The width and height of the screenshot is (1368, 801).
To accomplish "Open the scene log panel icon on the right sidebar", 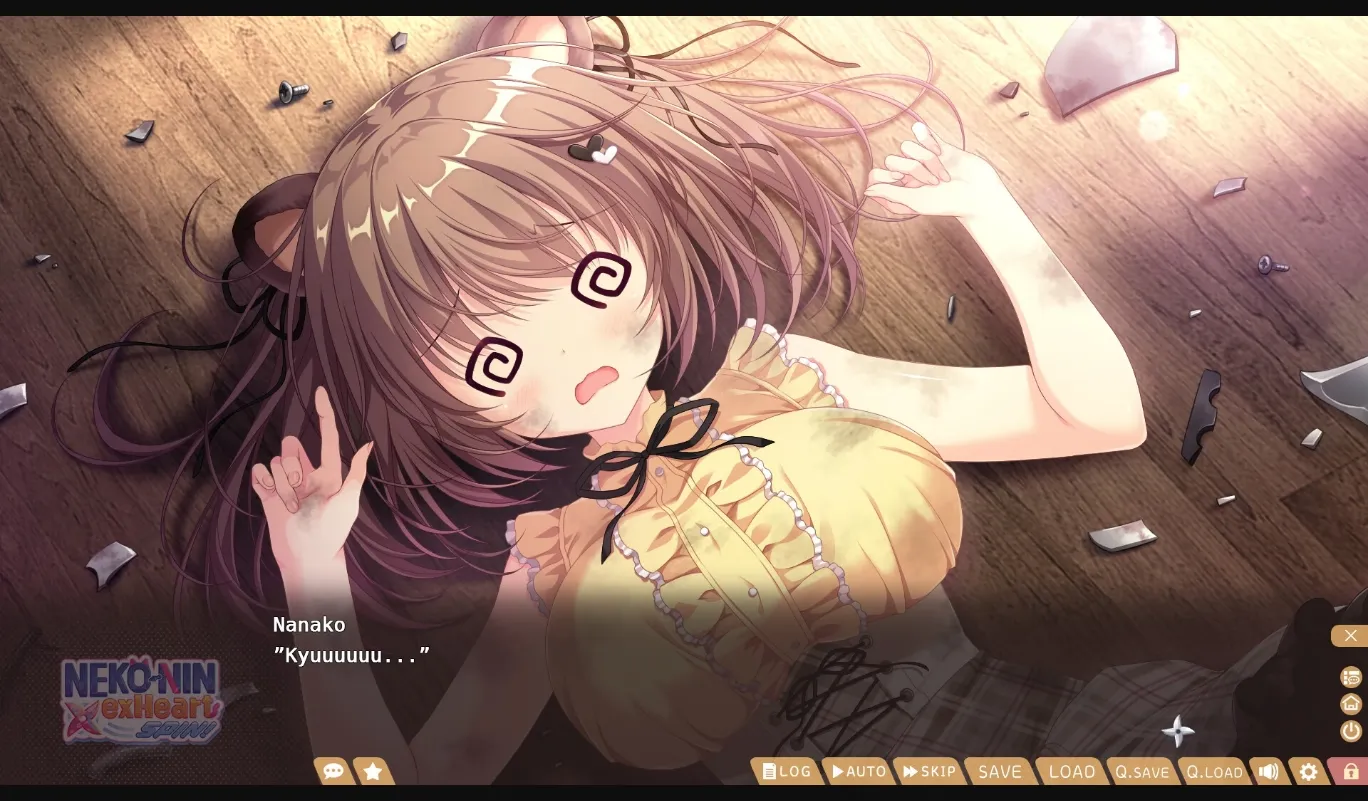I will (1349, 677).
